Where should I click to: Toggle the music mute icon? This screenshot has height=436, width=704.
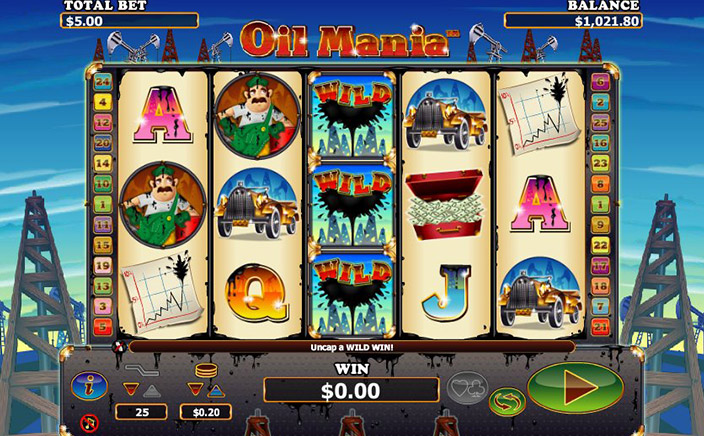point(89,421)
